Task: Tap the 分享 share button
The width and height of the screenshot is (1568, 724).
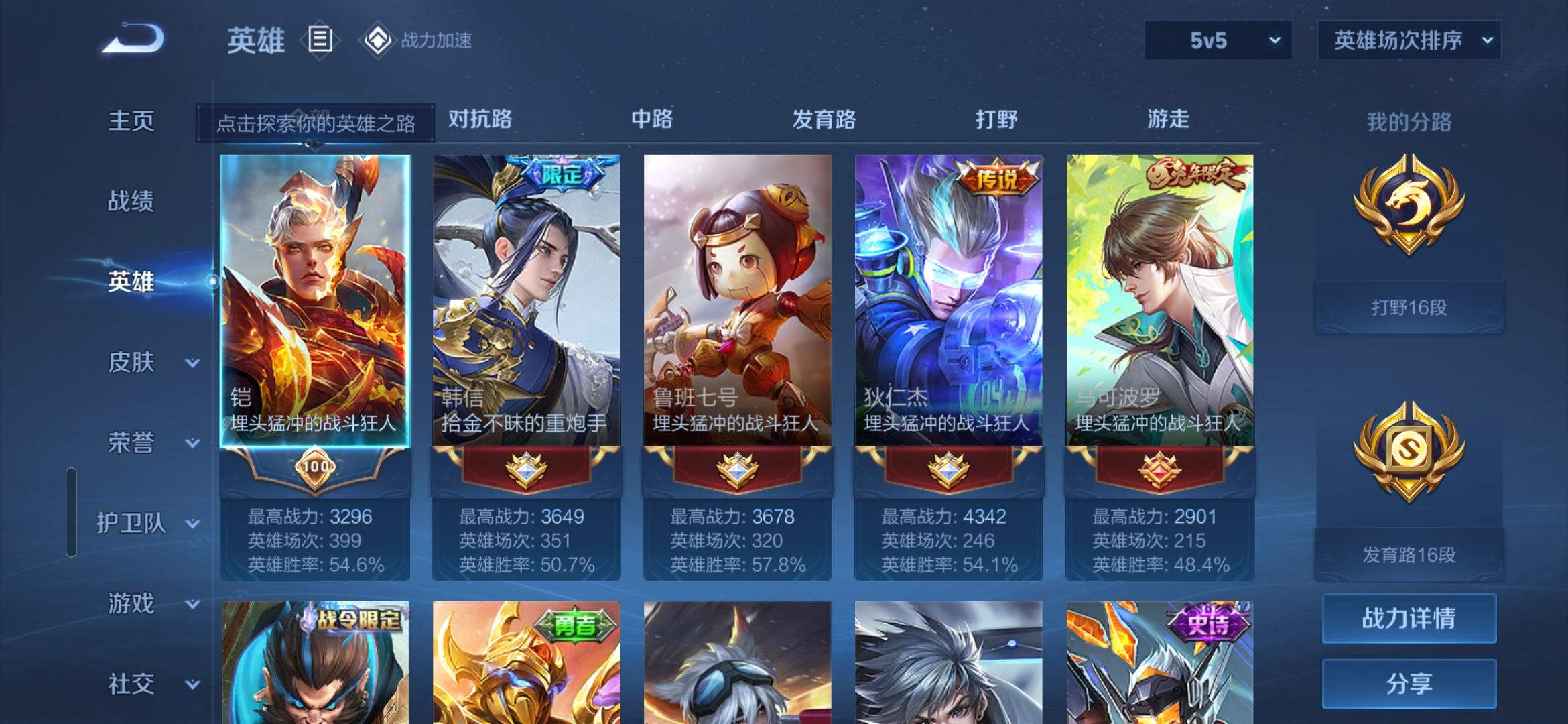Action: tap(1409, 684)
